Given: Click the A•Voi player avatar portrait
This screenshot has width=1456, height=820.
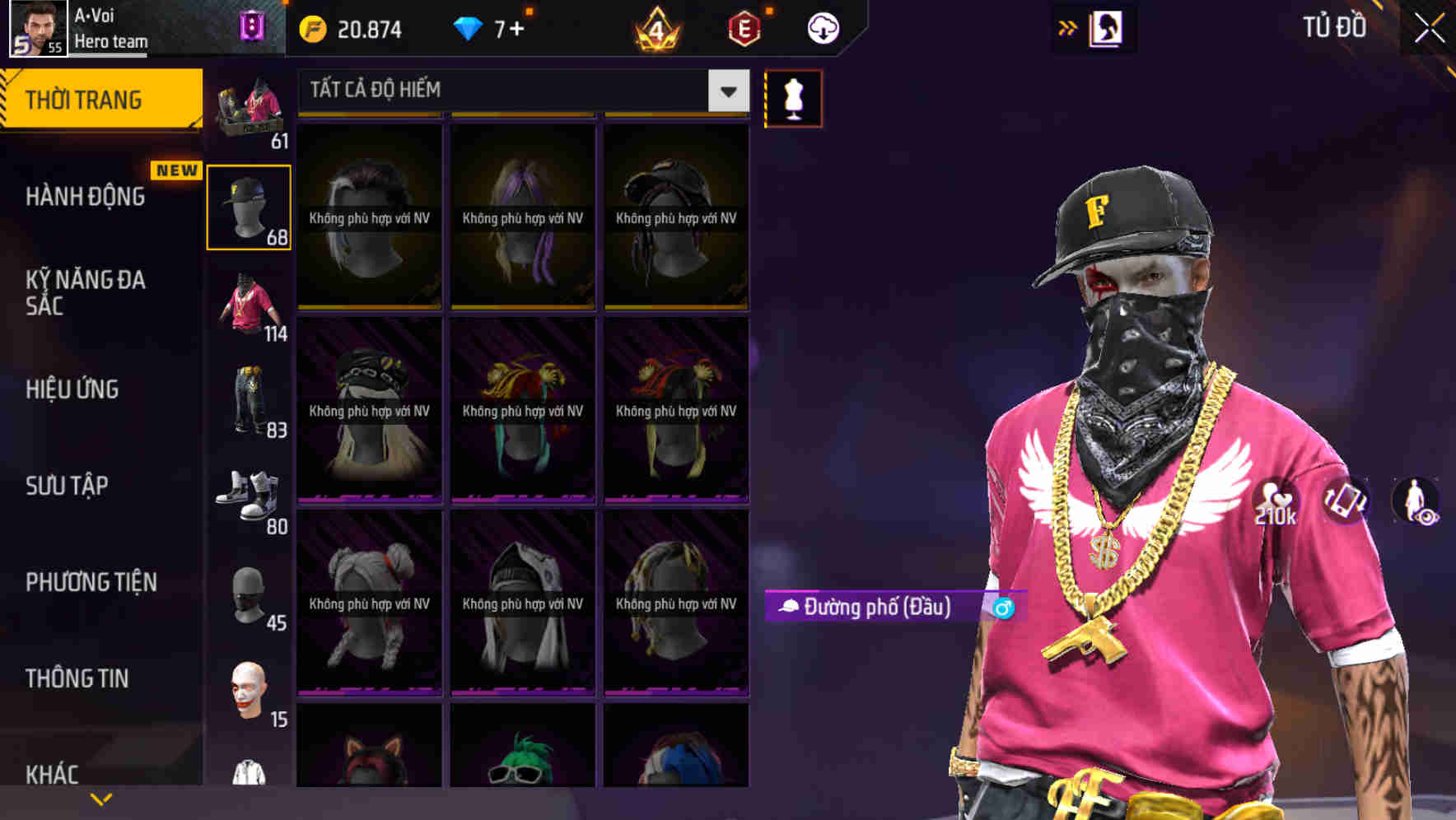Looking at the screenshot, I should coord(36,27).
